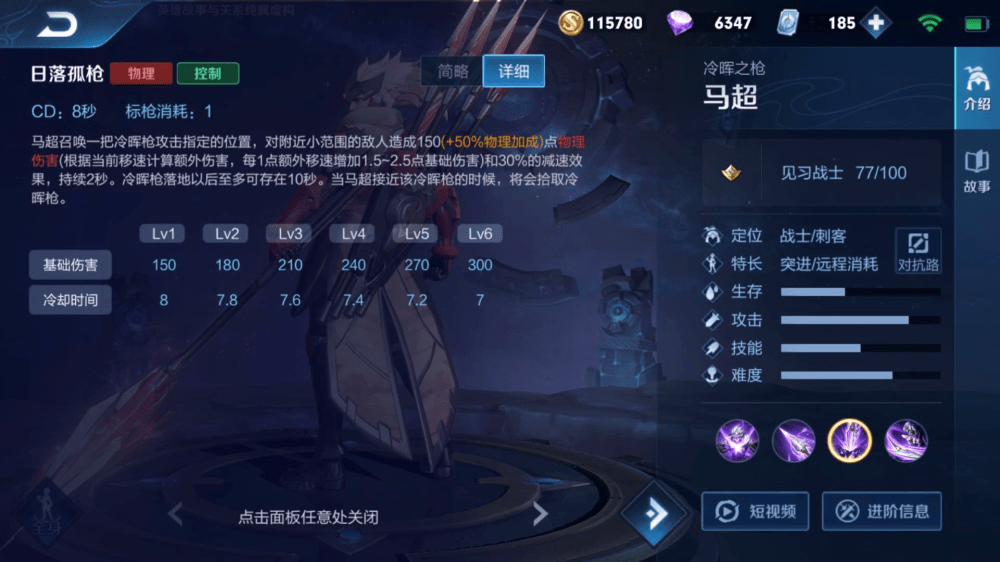
Task: Show the next hero with right arrow
Action: click(540, 515)
